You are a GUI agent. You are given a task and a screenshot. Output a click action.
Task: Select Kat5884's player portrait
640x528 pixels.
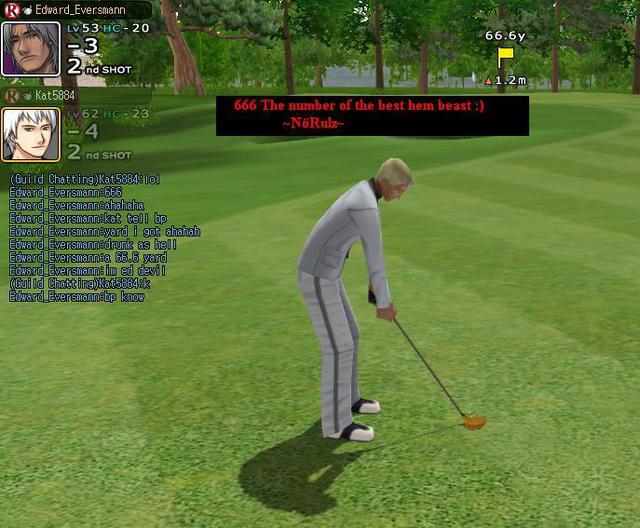click(x=30, y=134)
